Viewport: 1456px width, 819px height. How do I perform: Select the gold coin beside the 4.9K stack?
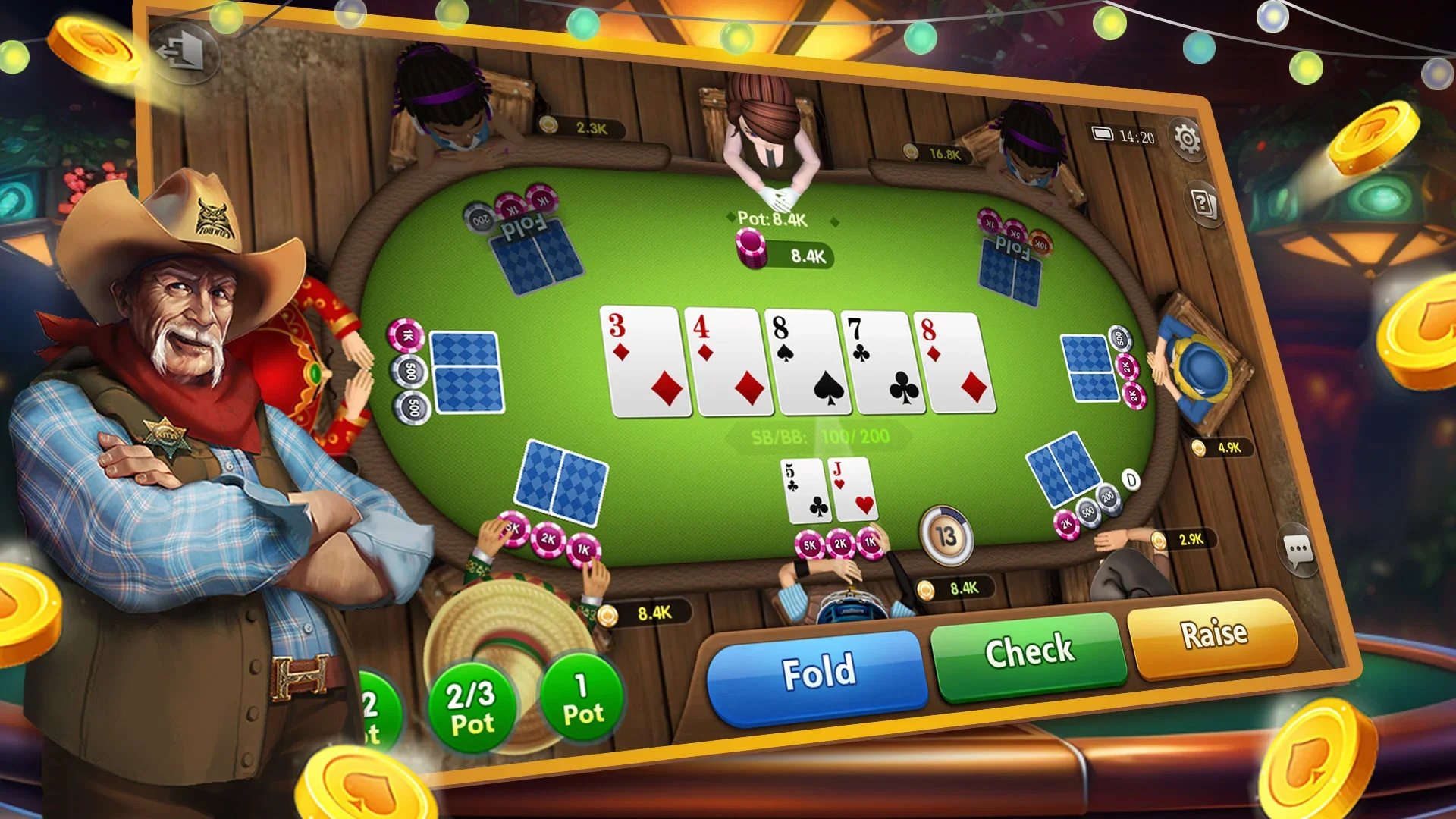[x=1197, y=449]
